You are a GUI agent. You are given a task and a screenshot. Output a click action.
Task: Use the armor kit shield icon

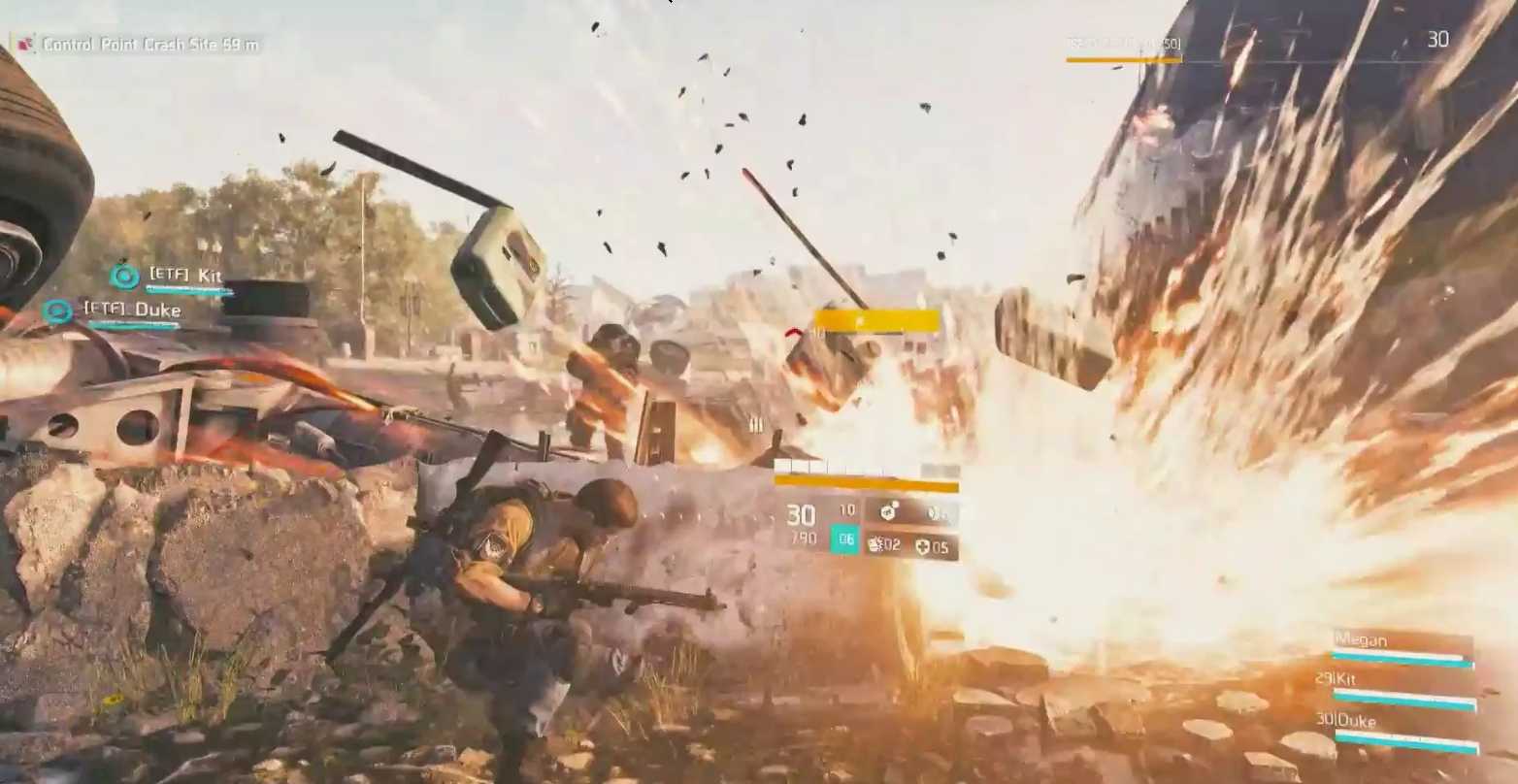pos(922,547)
